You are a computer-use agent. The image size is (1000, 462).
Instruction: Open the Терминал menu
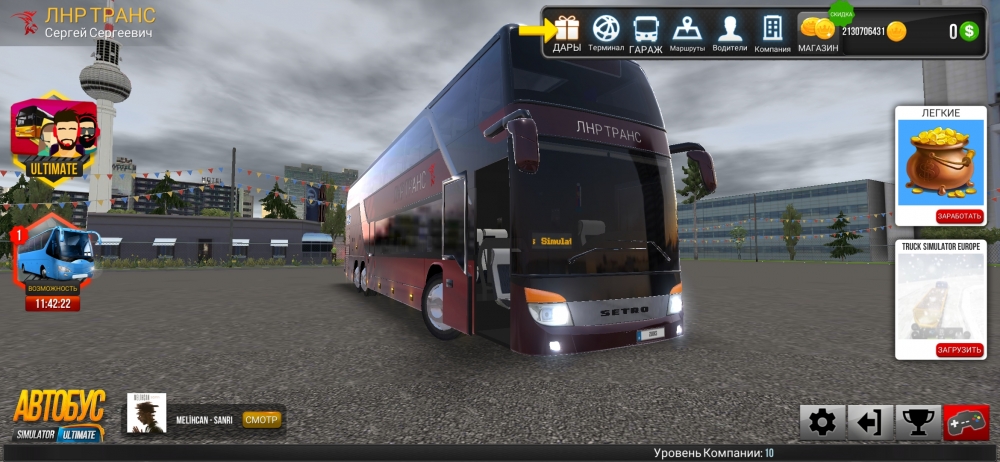[606, 32]
